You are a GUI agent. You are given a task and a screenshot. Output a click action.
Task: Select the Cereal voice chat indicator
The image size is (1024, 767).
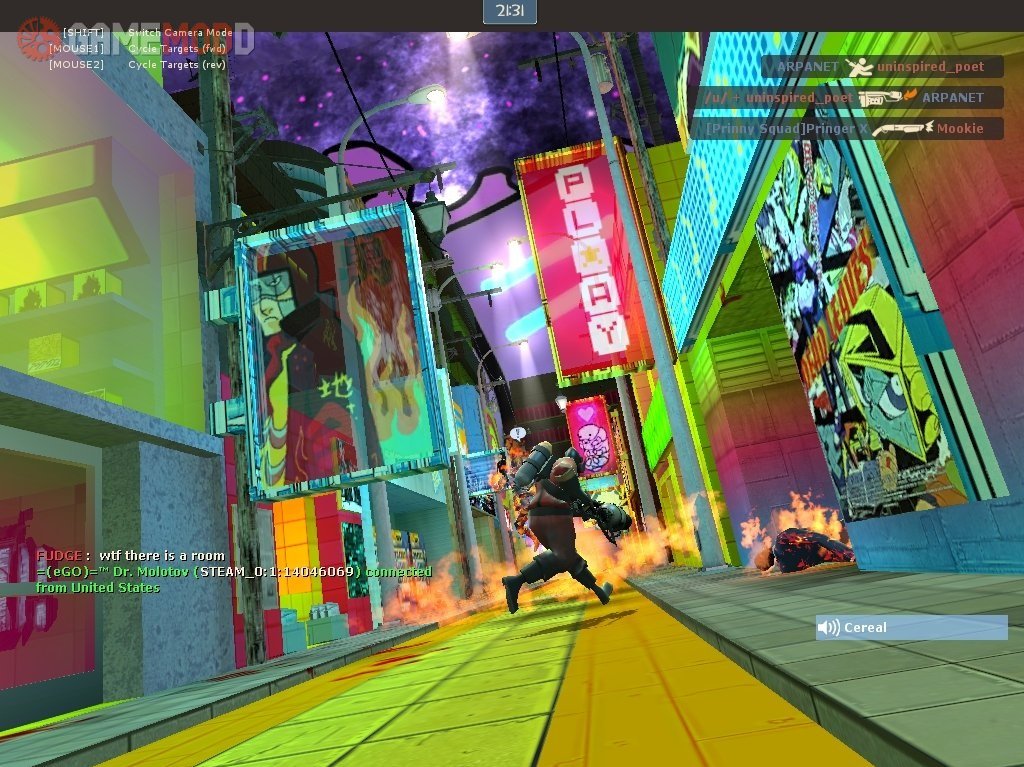click(910, 628)
